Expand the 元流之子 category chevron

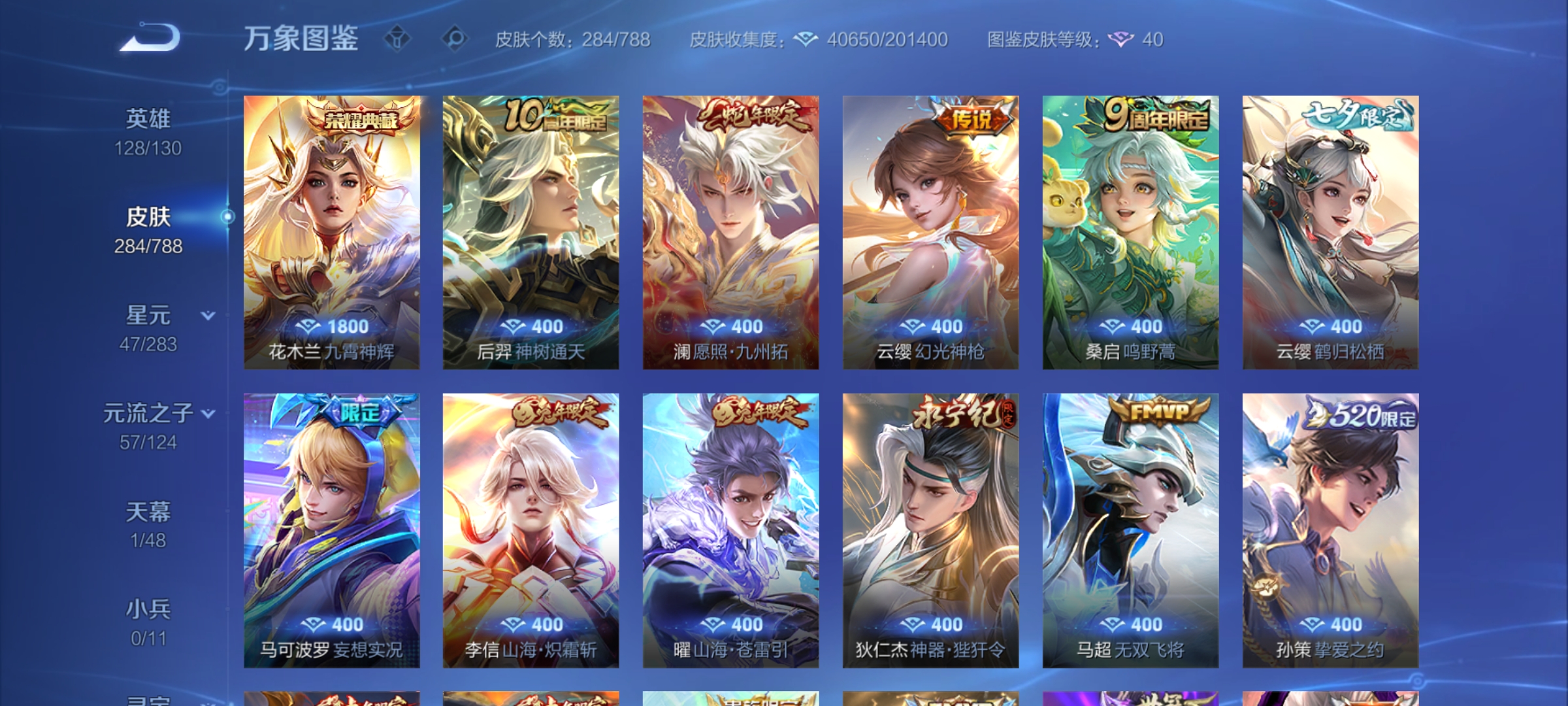tap(208, 414)
